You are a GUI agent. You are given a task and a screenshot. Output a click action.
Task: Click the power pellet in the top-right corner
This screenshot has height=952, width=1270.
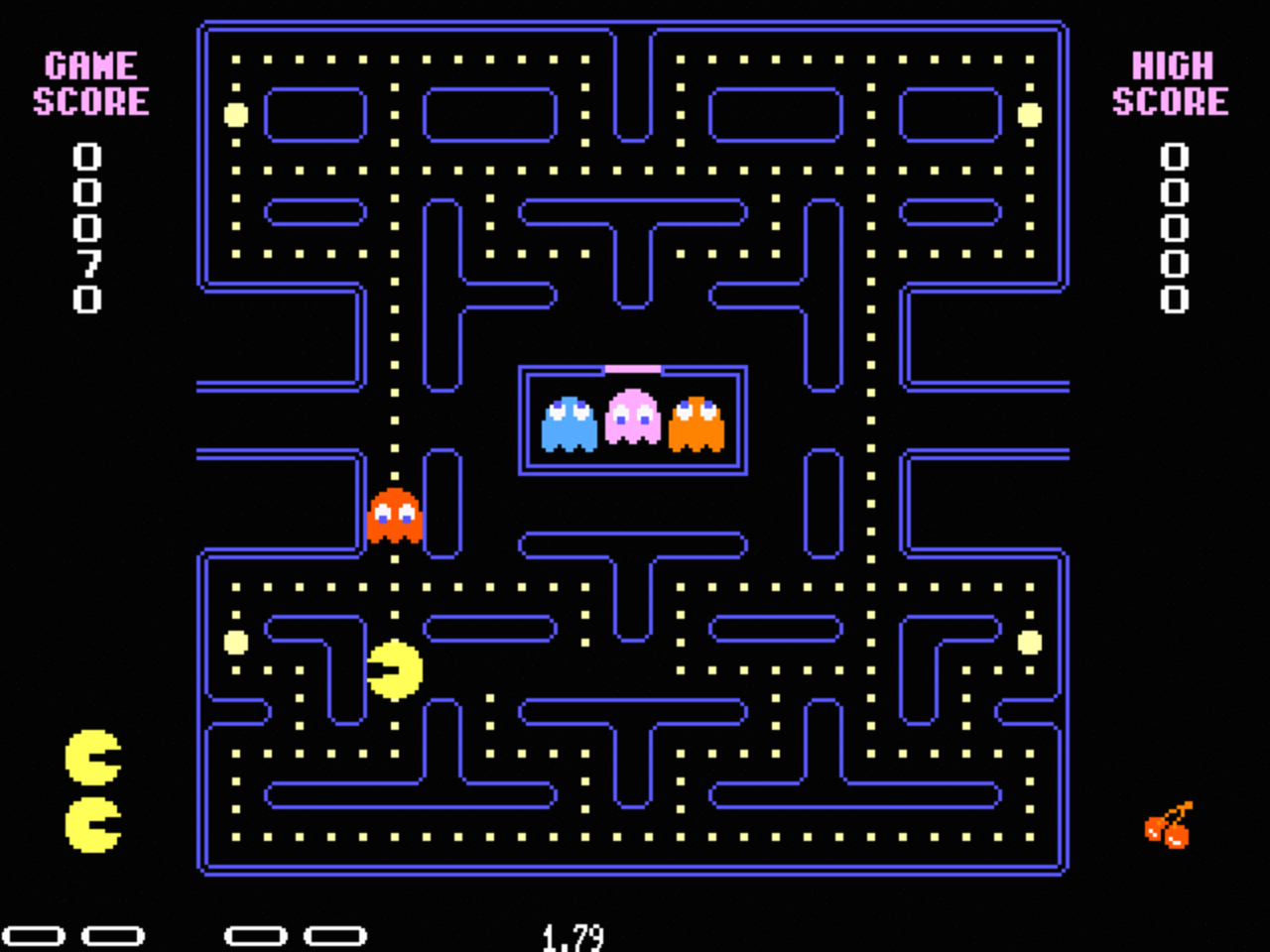click(x=1029, y=116)
